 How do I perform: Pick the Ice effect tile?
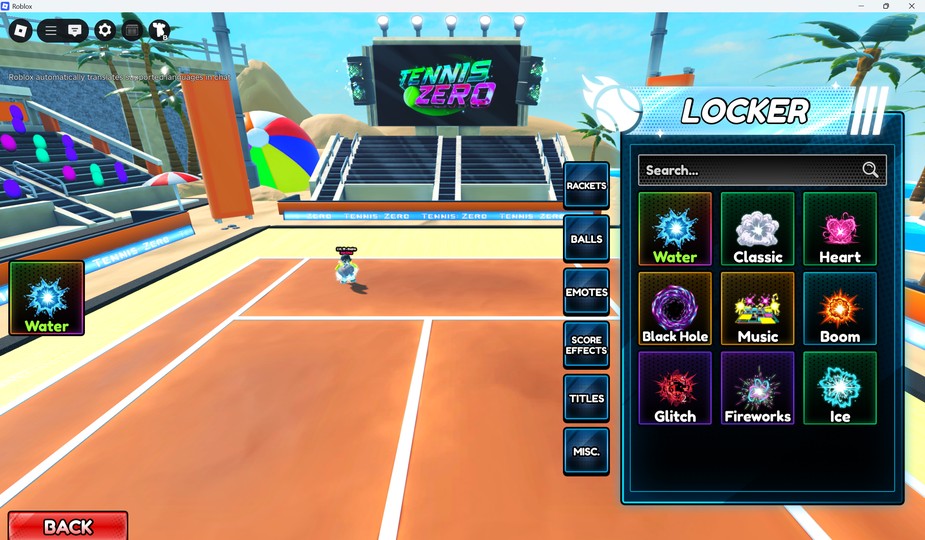pyautogui.click(x=840, y=388)
